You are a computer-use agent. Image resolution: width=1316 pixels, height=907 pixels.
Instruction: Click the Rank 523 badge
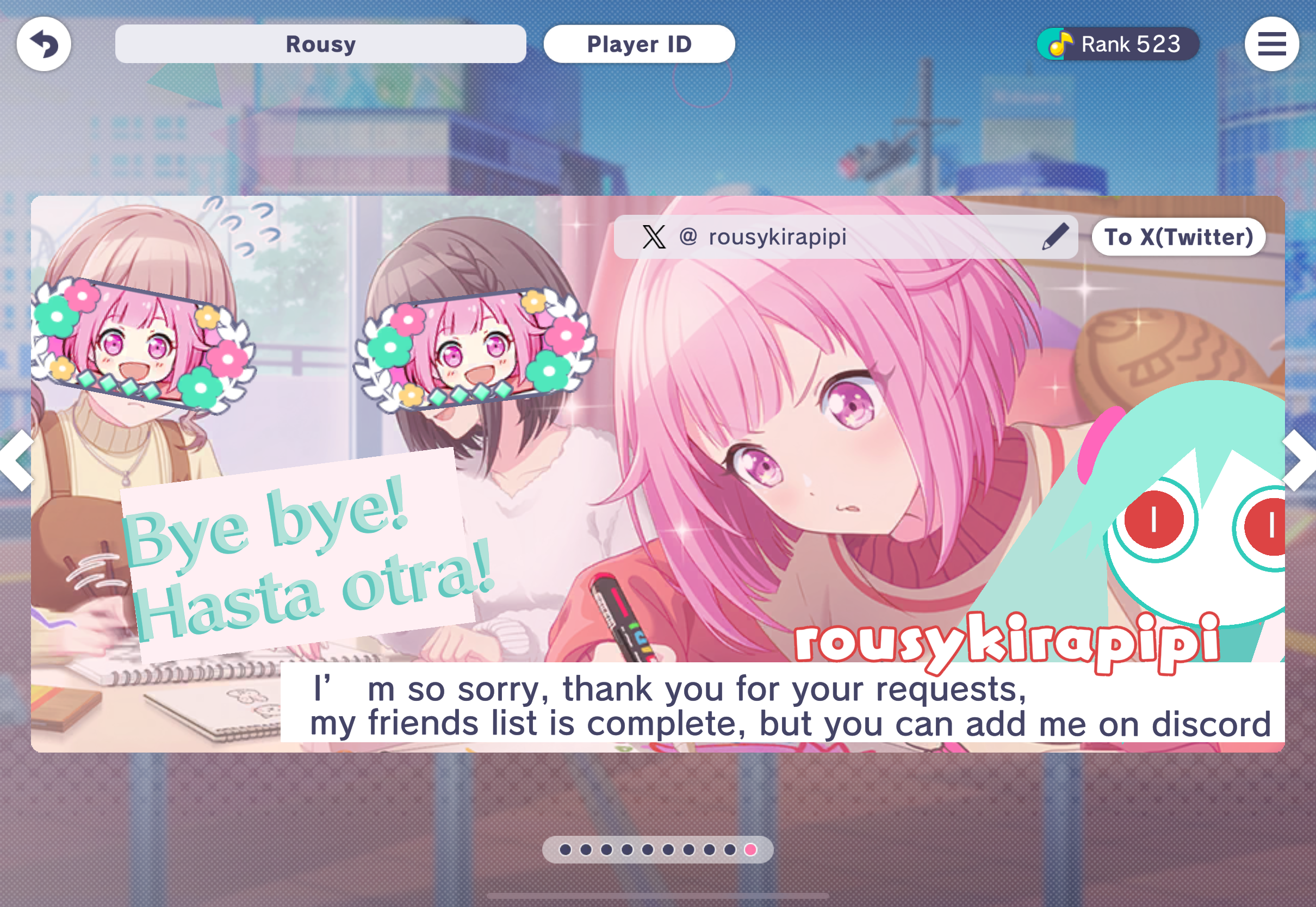1118,44
